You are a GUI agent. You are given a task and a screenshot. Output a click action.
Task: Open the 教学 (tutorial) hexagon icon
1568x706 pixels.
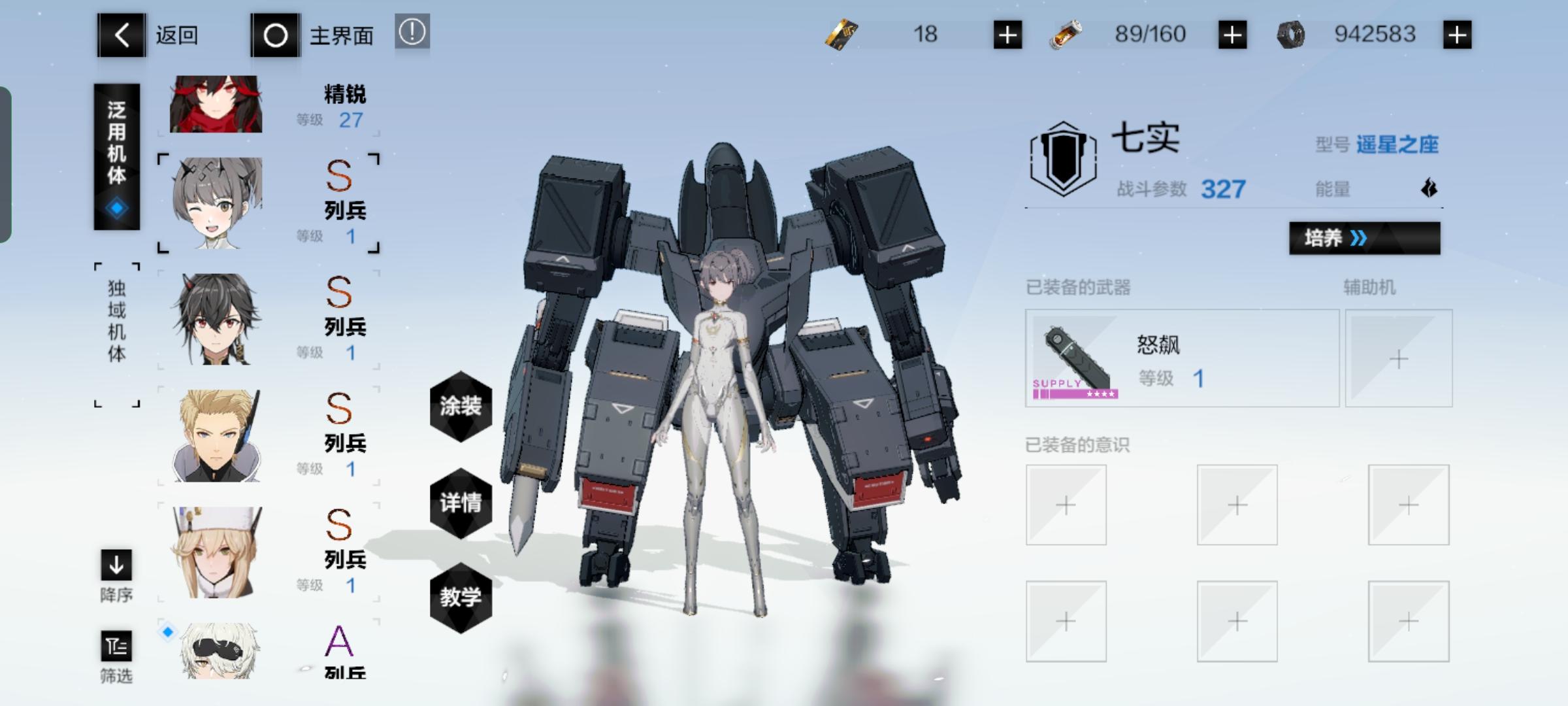(x=461, y=597)
